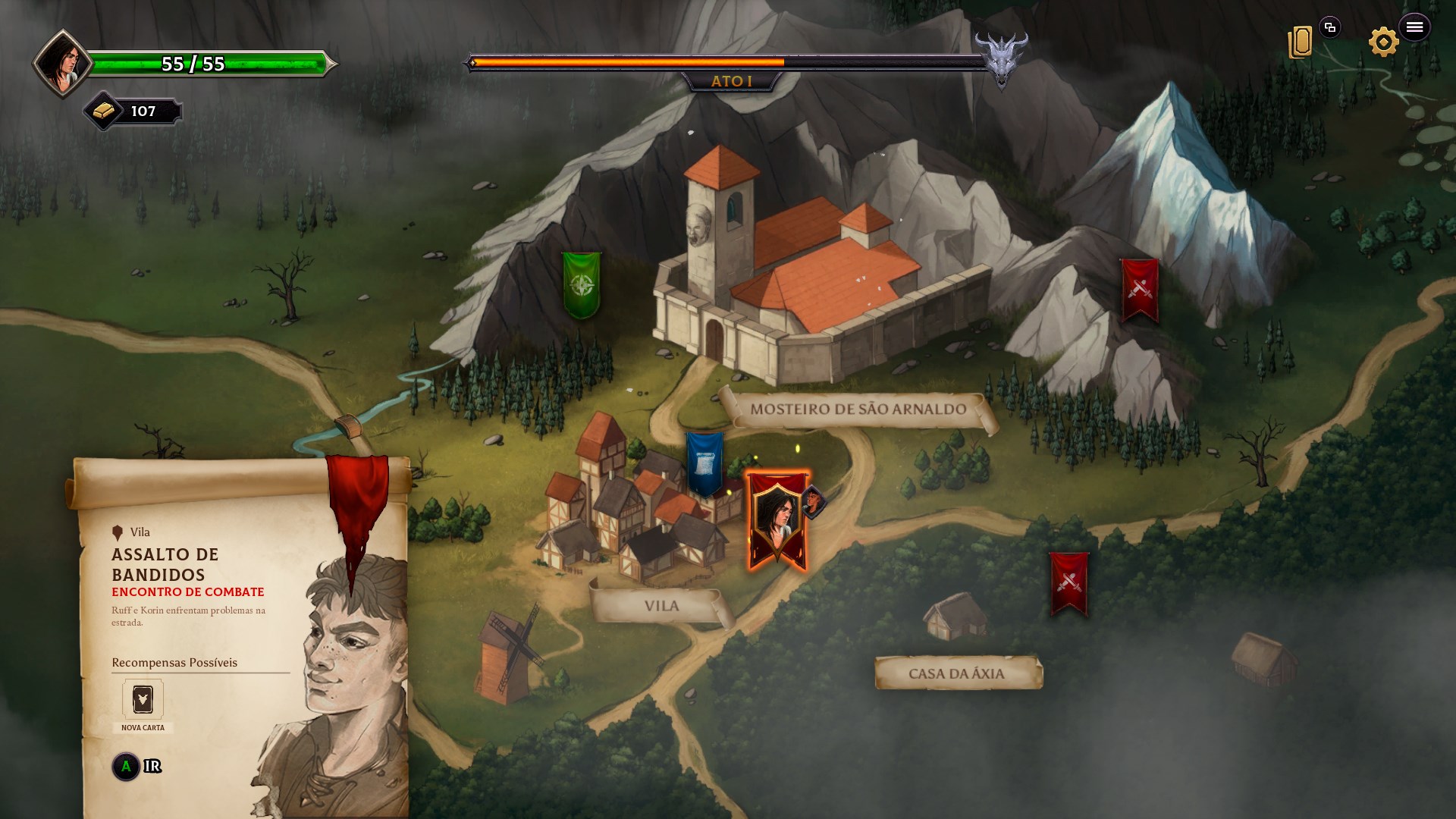This screenshot has height=819, width=1456.
Task: Open the hamburger main menu
Action: coord(1414,27)
